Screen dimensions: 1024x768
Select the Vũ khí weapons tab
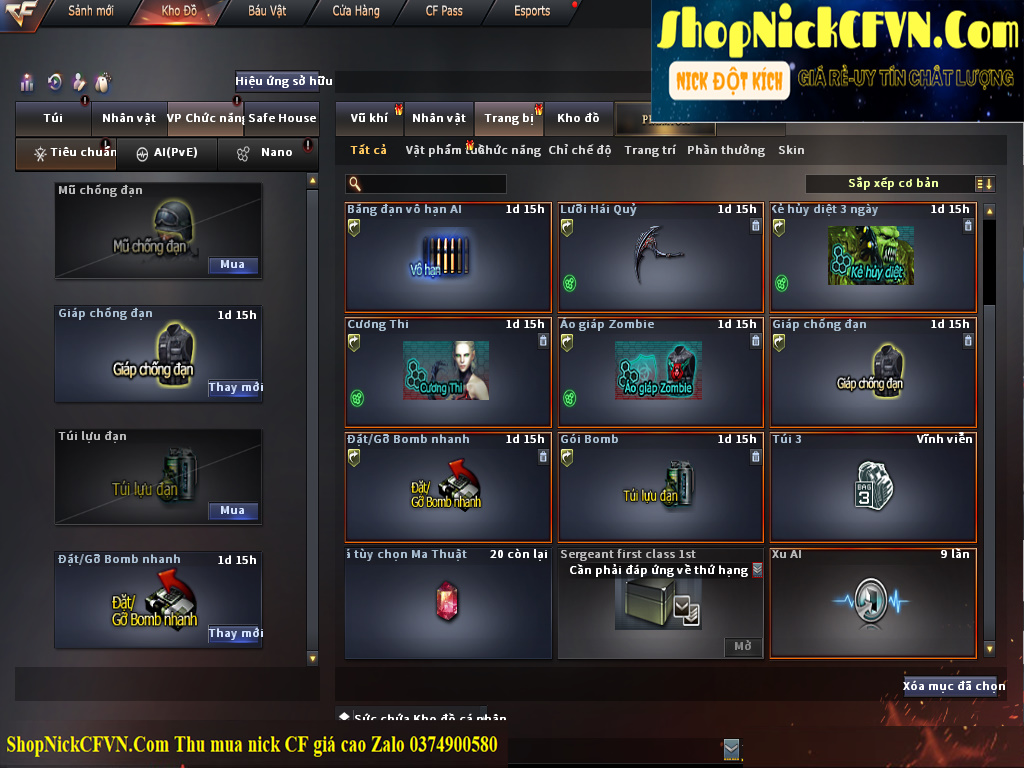tap(369, 118)
